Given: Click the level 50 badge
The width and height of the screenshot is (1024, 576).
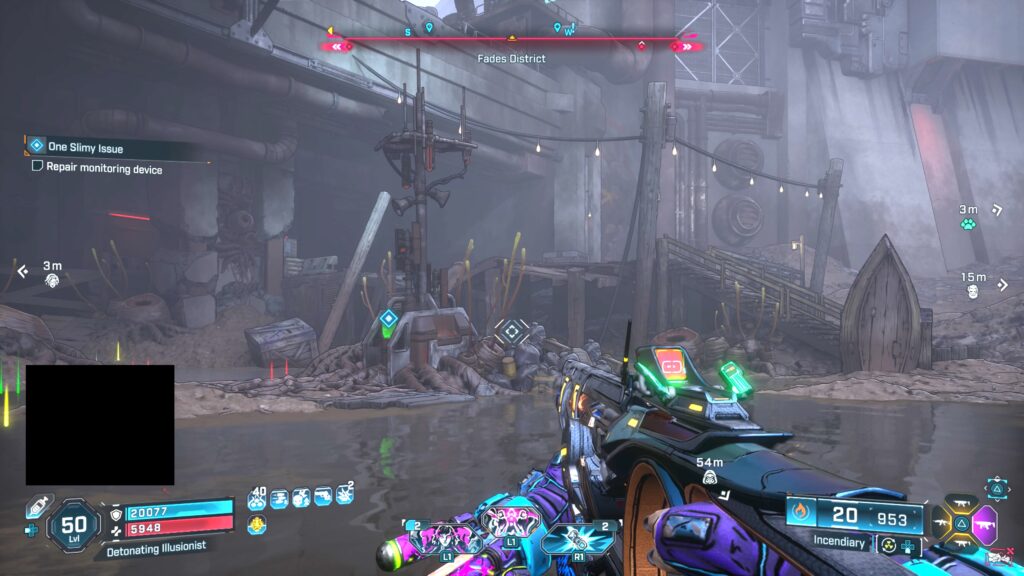Looking at the screenshot, I should [x=74, y=525].
